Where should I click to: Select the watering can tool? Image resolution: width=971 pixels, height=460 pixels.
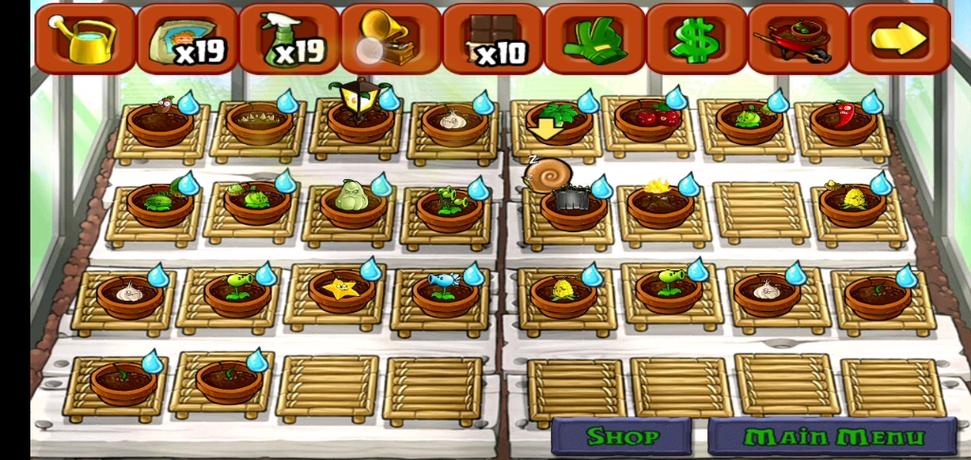(83, 39)
